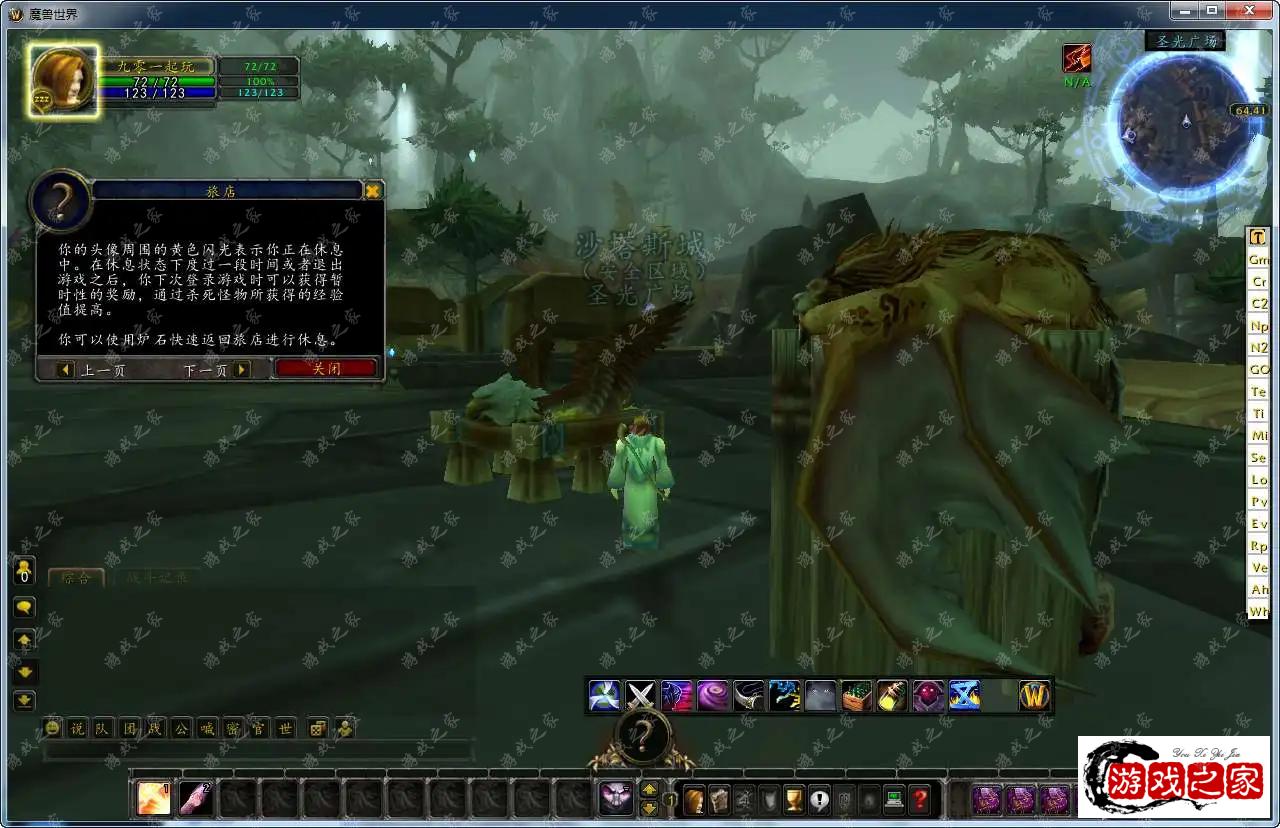Activate the purple swirl icon on floating bar
Image resolution: width=1280 pixels, height=828 pixels.
coord(713,695)
